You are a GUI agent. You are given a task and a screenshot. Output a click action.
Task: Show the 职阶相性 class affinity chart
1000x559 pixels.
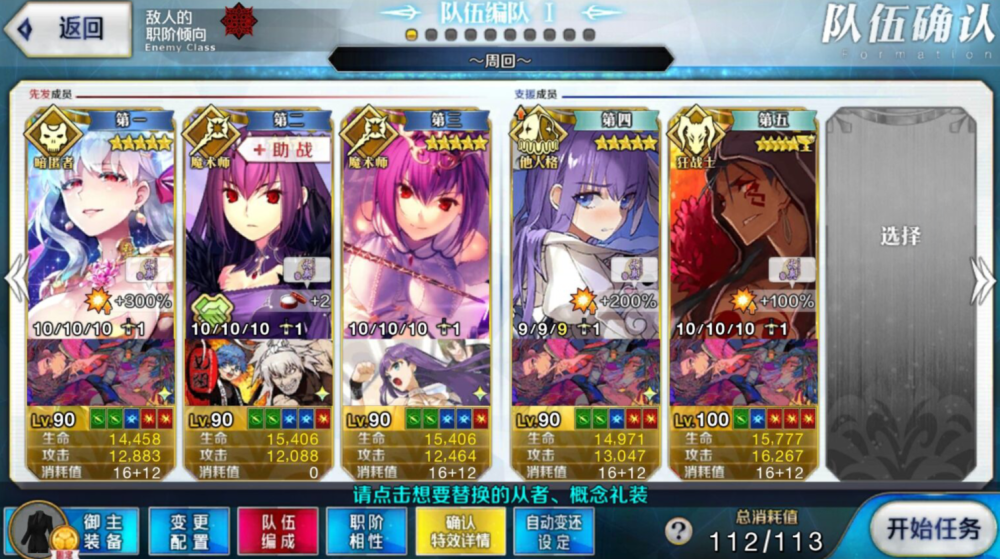point(366,530)
